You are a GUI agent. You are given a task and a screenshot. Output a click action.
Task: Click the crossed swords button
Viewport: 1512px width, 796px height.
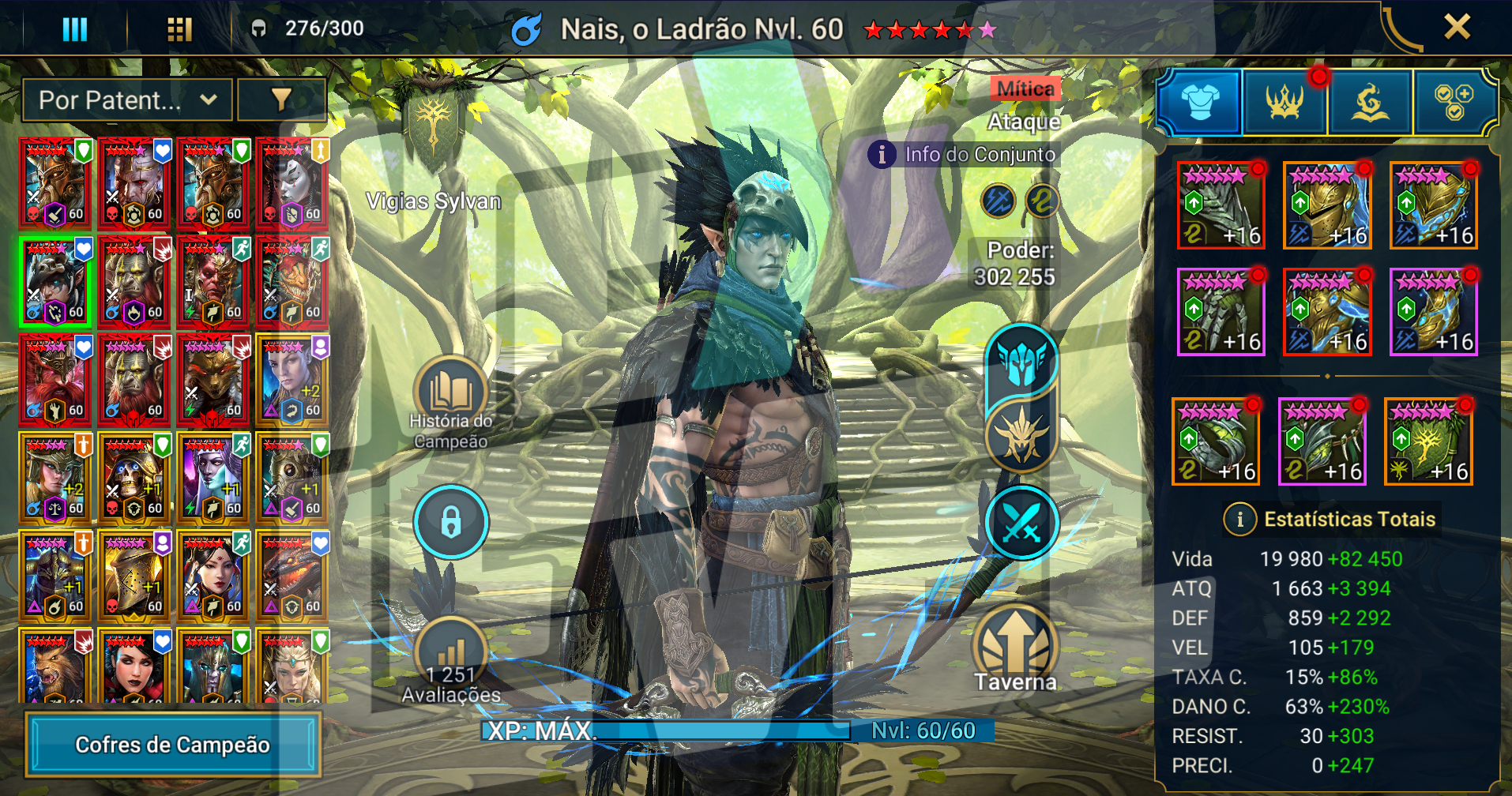click(1021, 524)
